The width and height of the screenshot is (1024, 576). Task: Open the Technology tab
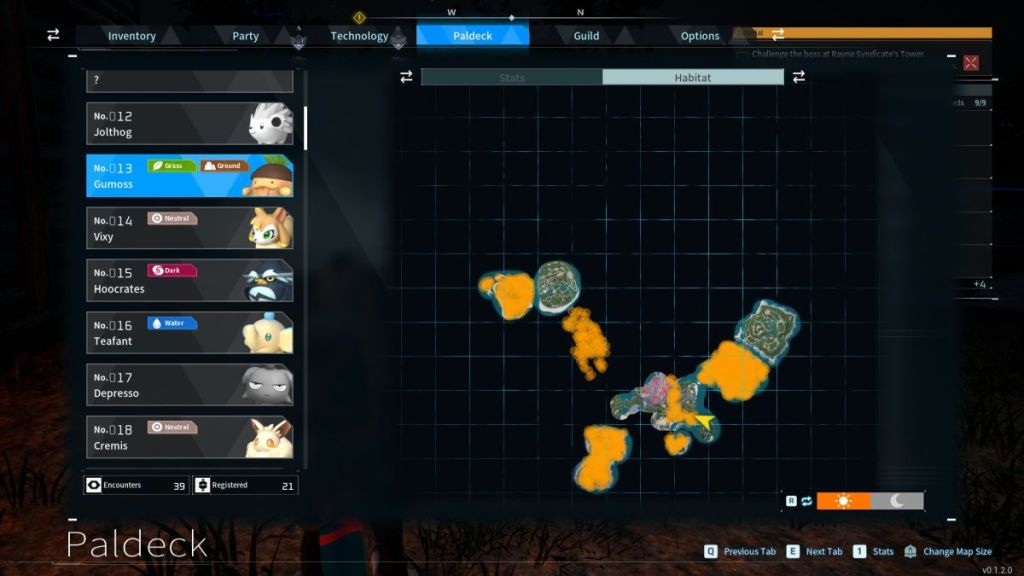click(359, 36)
